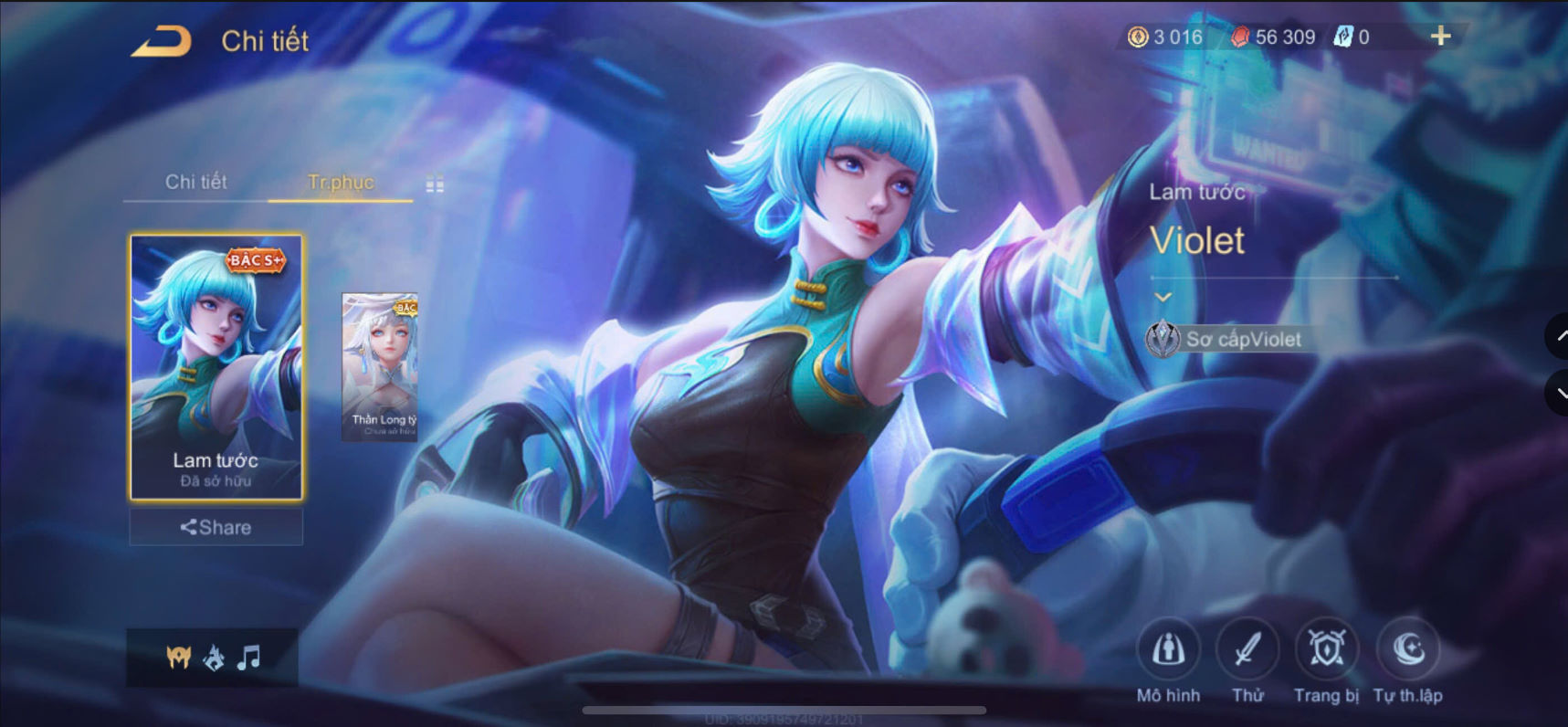Click the upward arrow on the right edge
Image resolution: width=1568 pixels, height=727 pixels.
click(x=1560, y=337)
